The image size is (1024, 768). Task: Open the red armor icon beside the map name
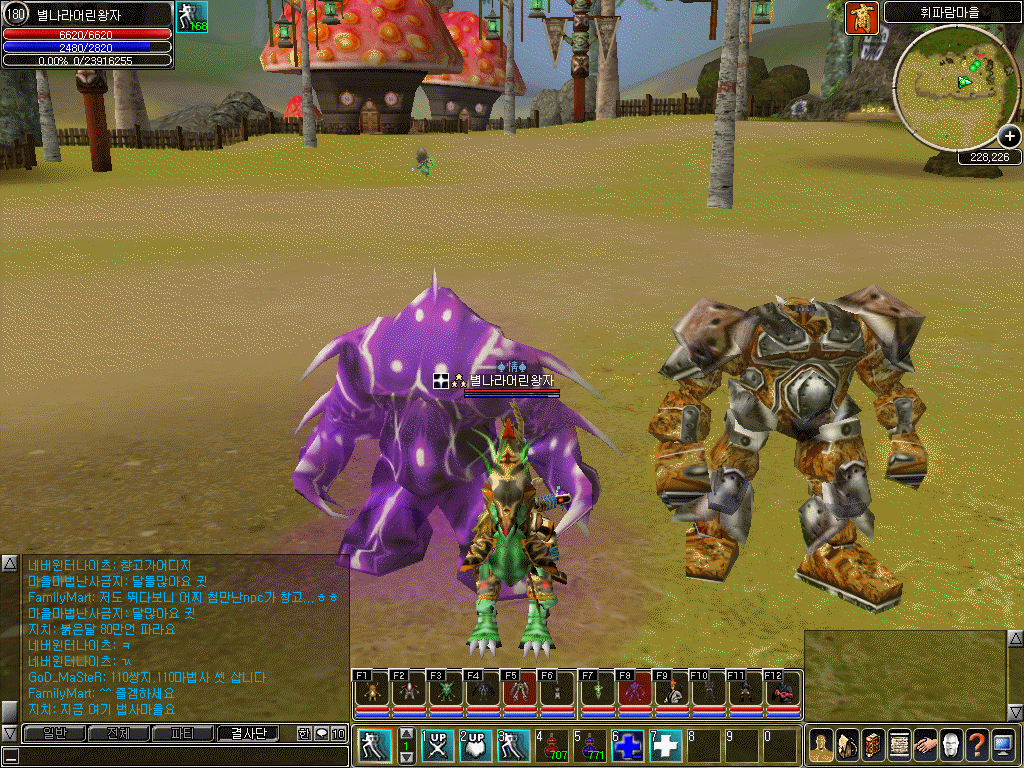point(860,17)
